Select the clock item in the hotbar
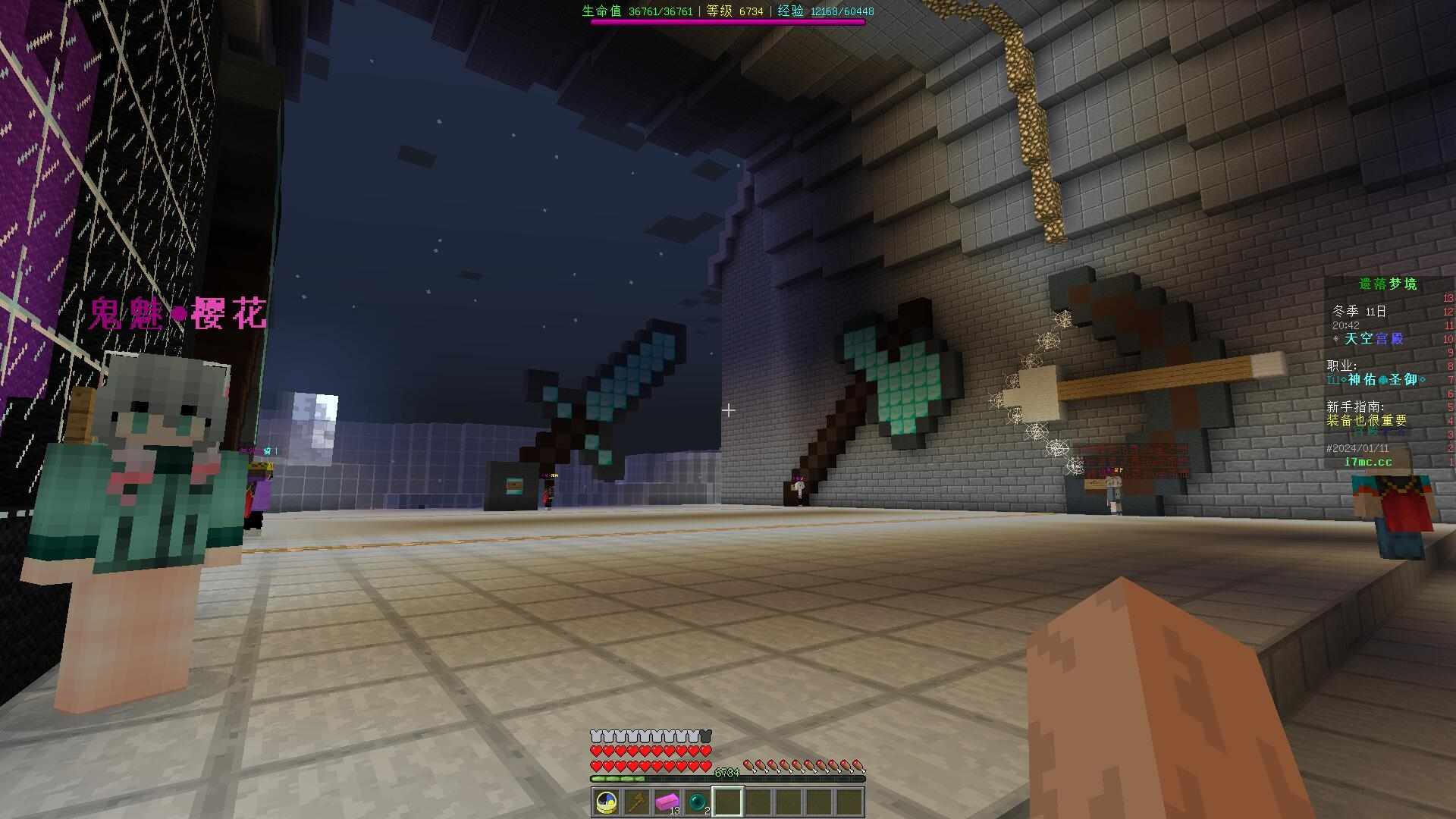The image size is (1456, 819). coord(607,802)
